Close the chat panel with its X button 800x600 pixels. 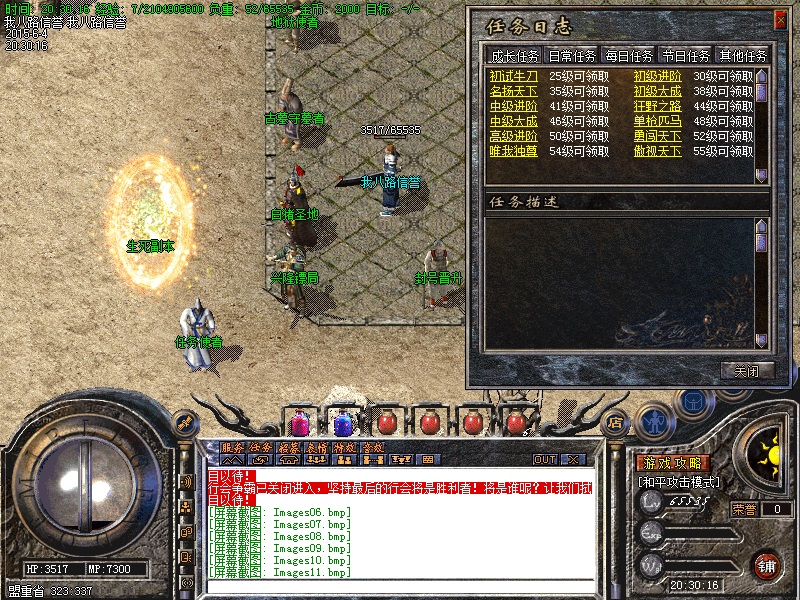[x=573, y=459]
